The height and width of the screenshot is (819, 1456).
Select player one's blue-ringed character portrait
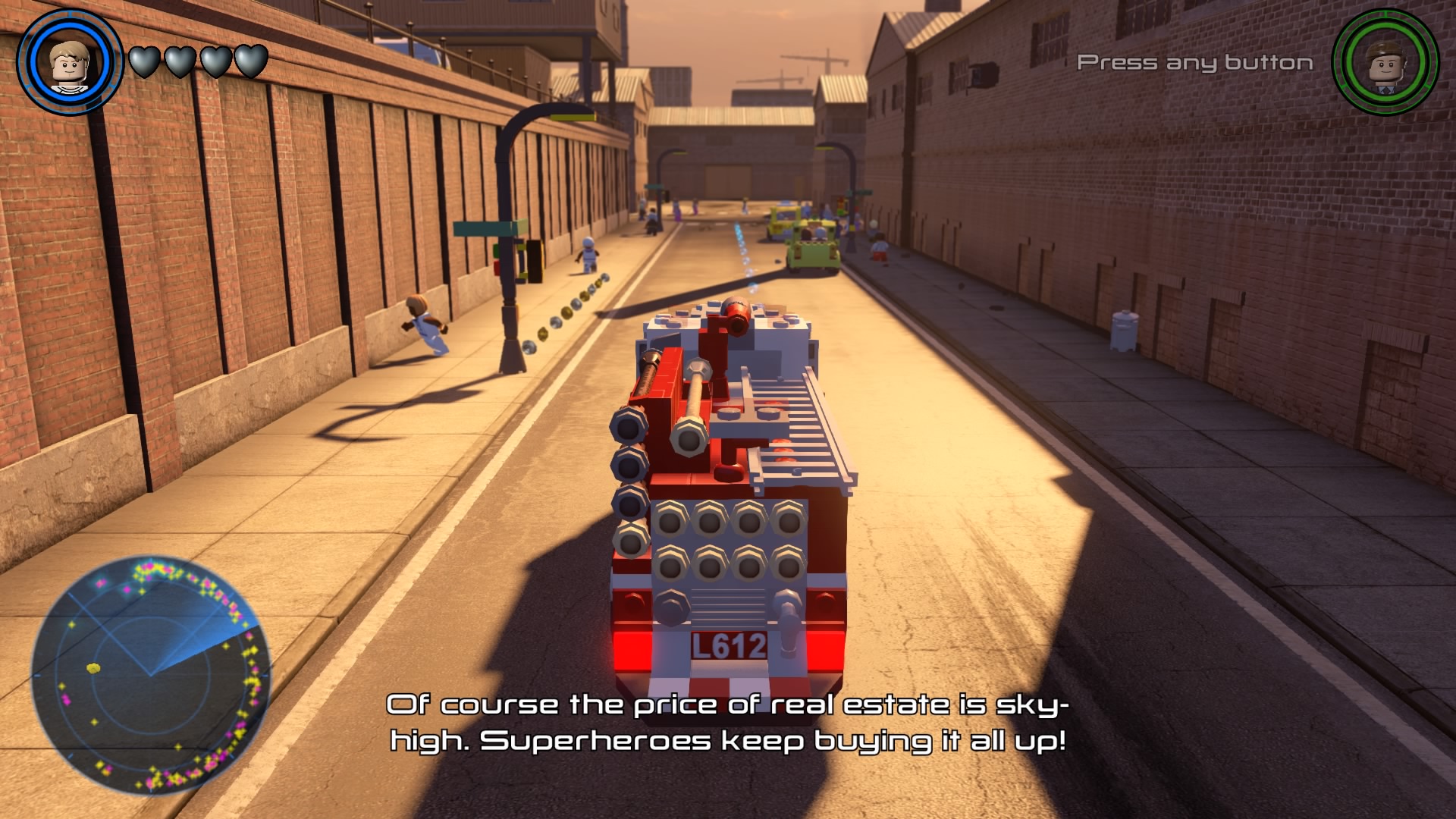pos(69,63)
